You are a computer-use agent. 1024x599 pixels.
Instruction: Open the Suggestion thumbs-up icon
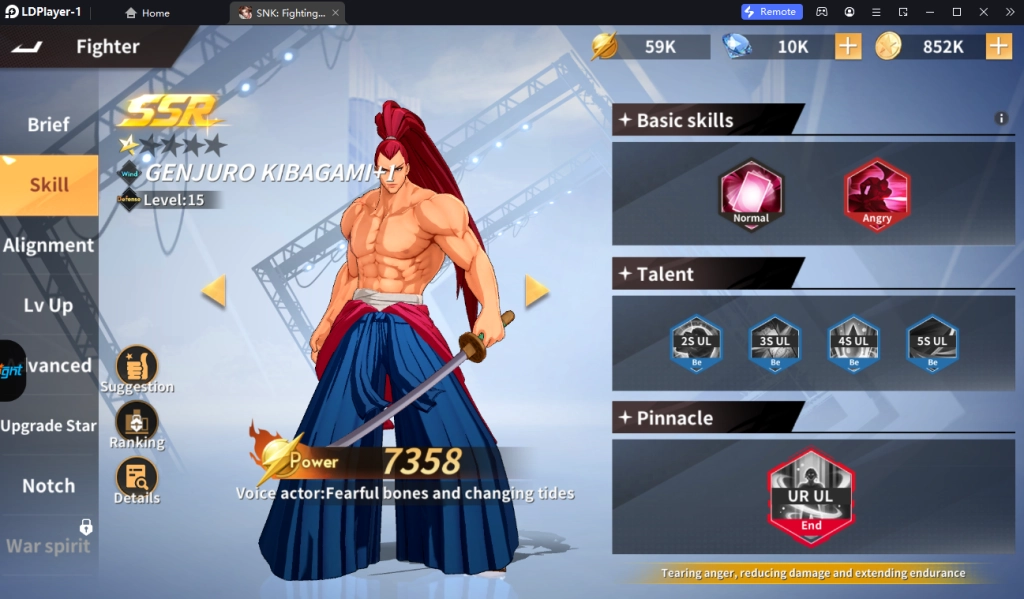pos(137,367)
